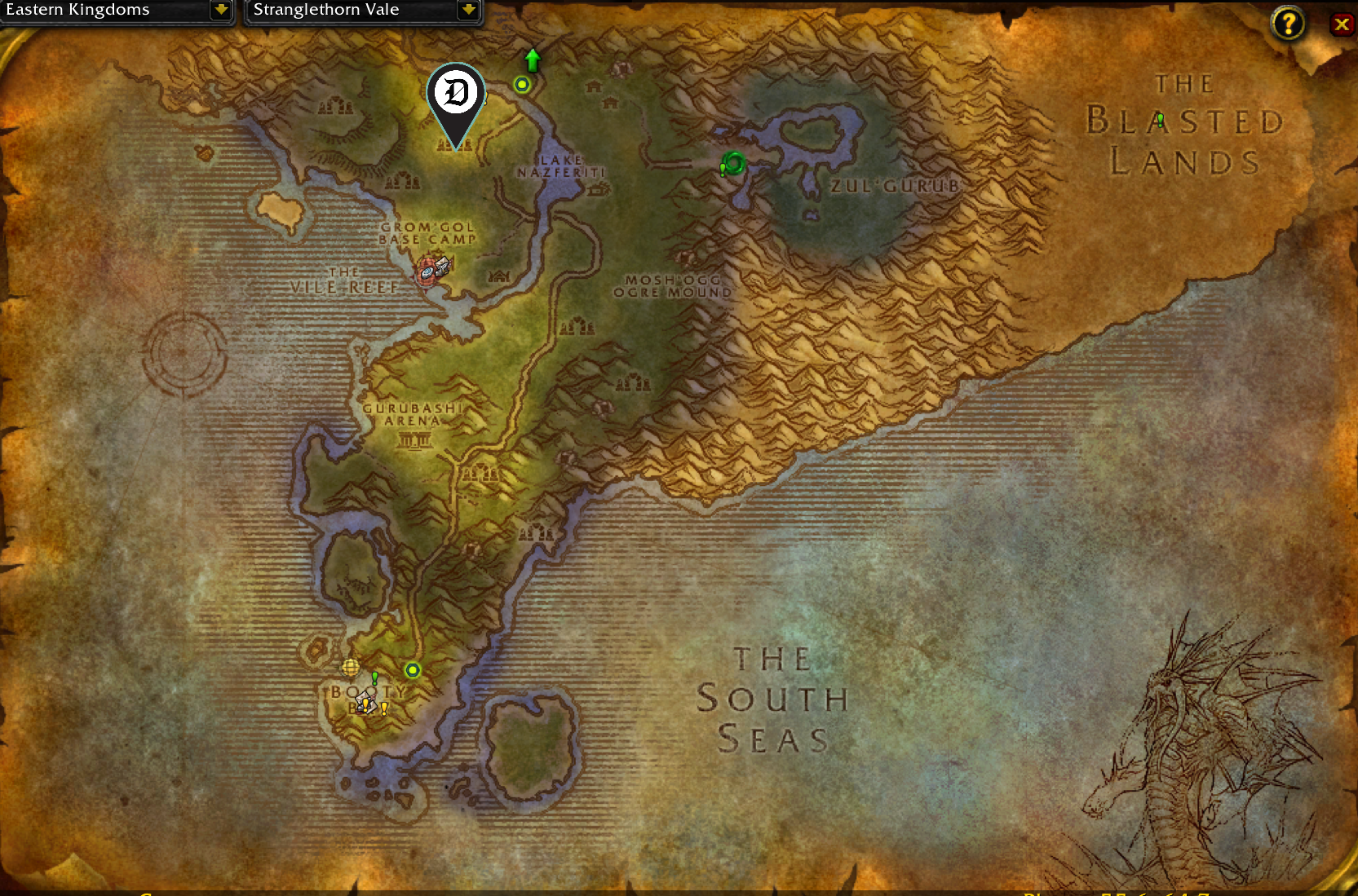Close the world map window

click(x=1343, y=24)
